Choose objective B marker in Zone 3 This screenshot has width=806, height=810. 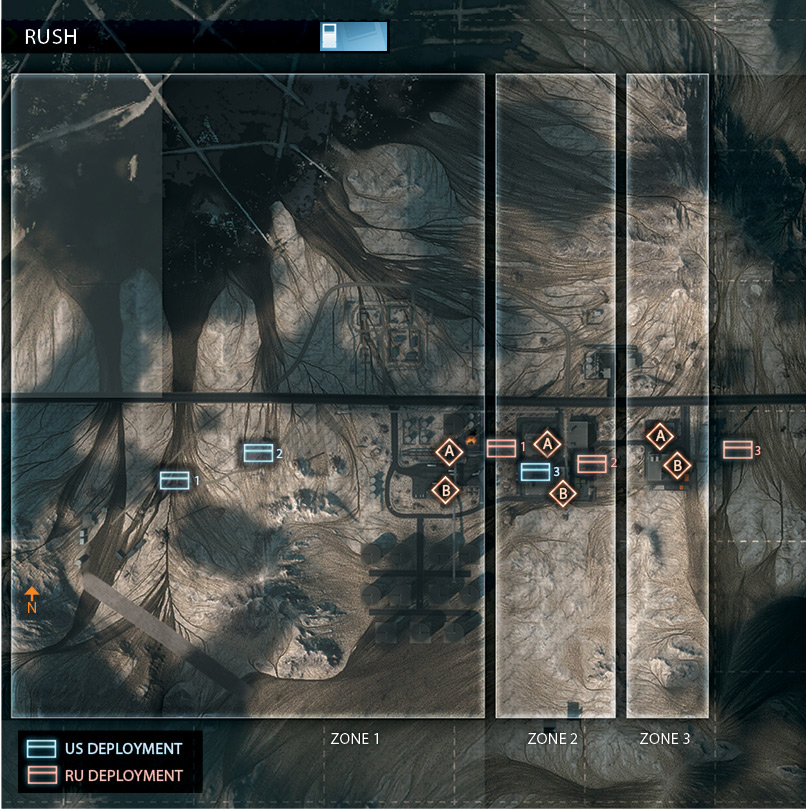pyautogui.click(x=678, y=464)
